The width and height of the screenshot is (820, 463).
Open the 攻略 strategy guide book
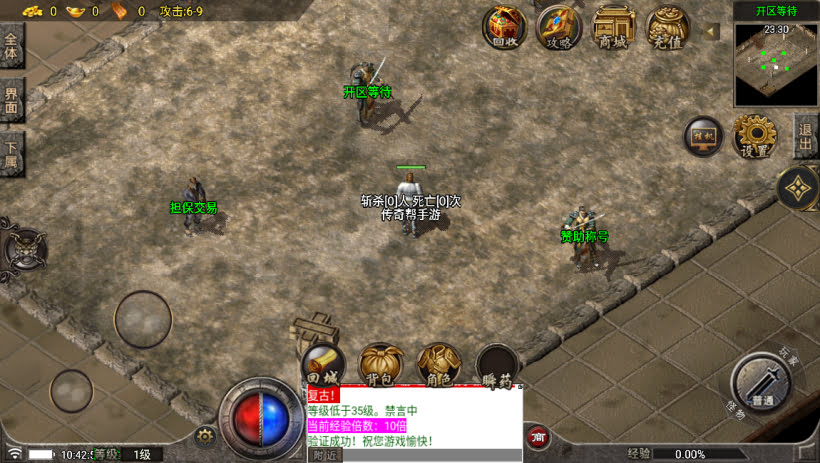[559, 26]
